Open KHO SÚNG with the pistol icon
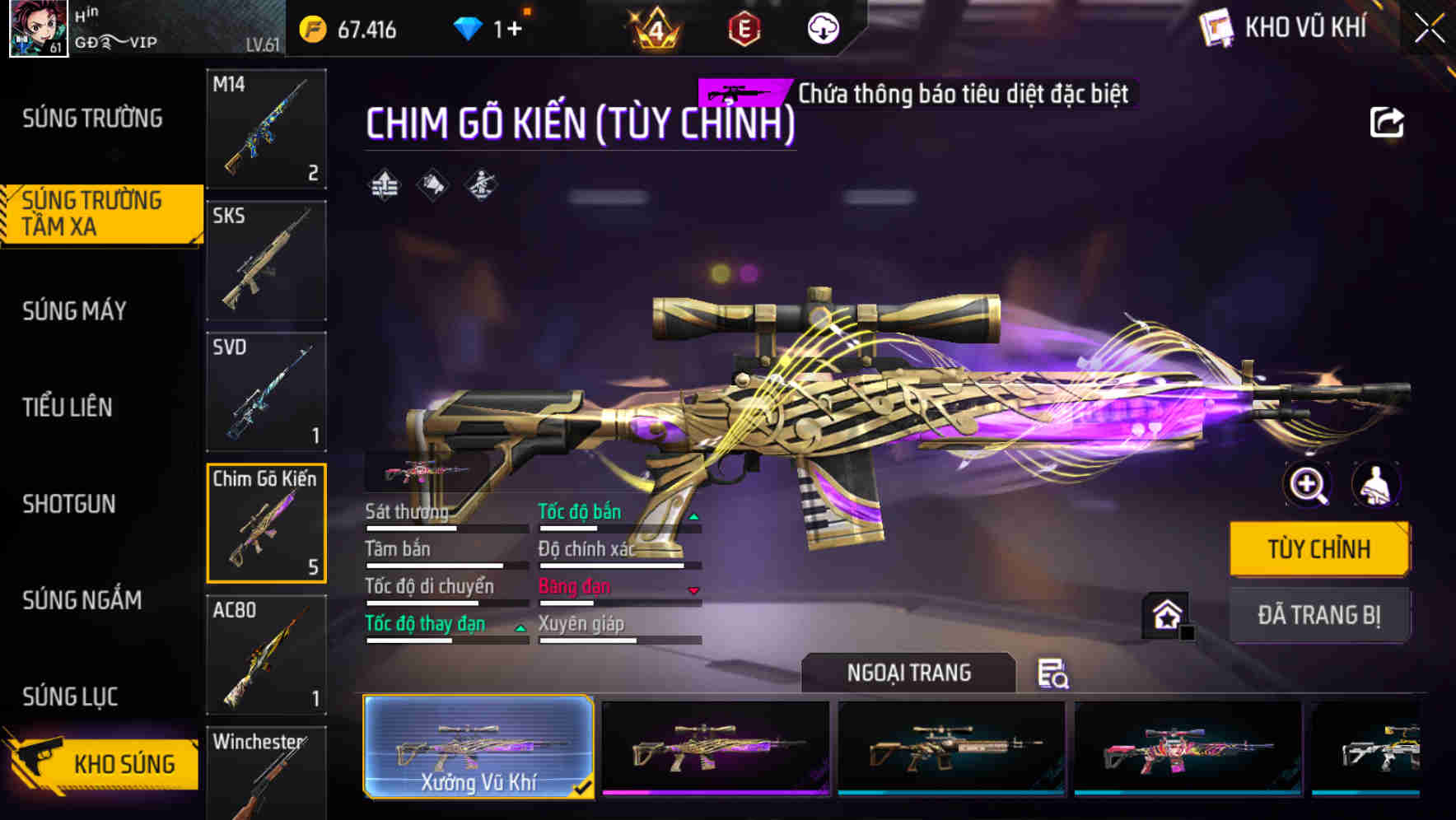1456x820 pixels. tap(99, 762)
